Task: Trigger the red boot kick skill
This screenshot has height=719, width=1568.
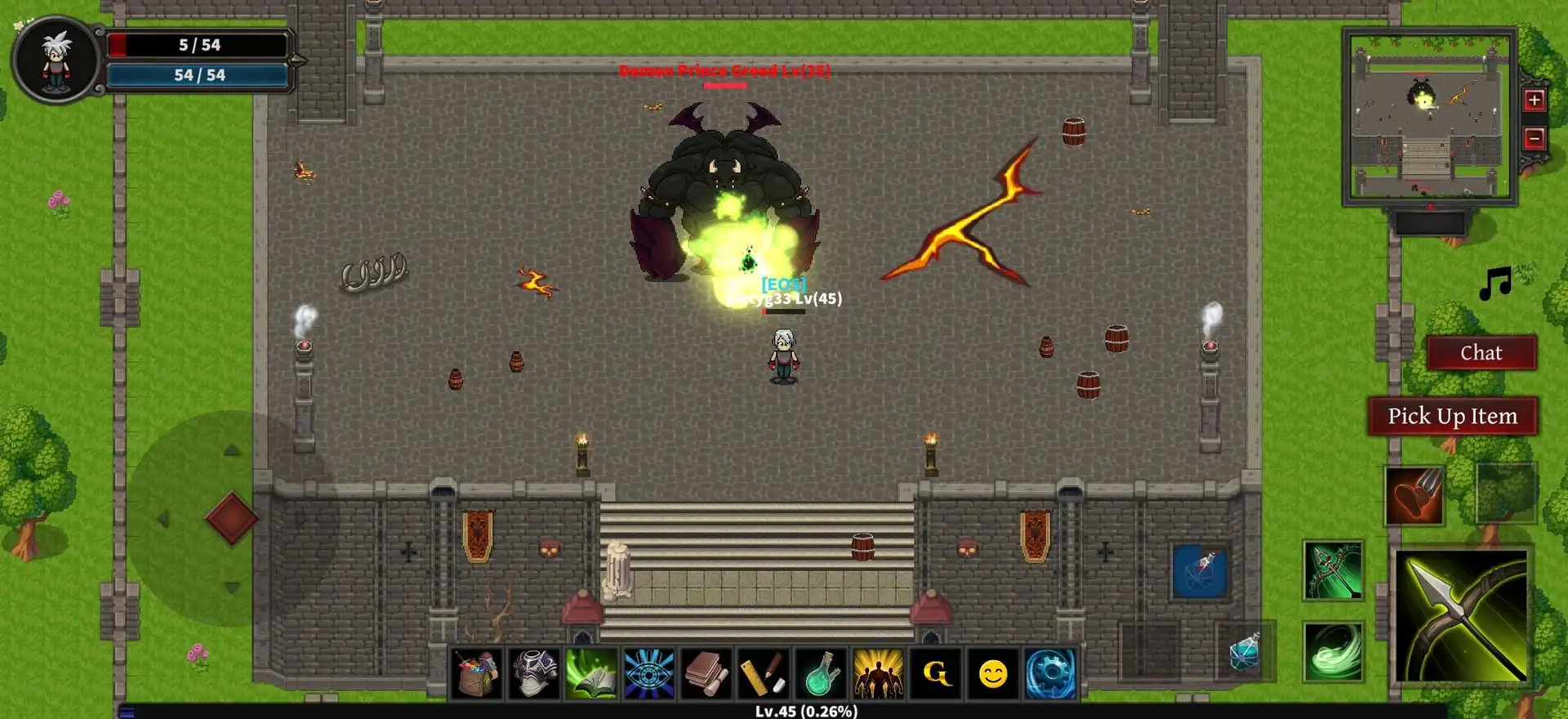Action: click(x=1414, y=496)
